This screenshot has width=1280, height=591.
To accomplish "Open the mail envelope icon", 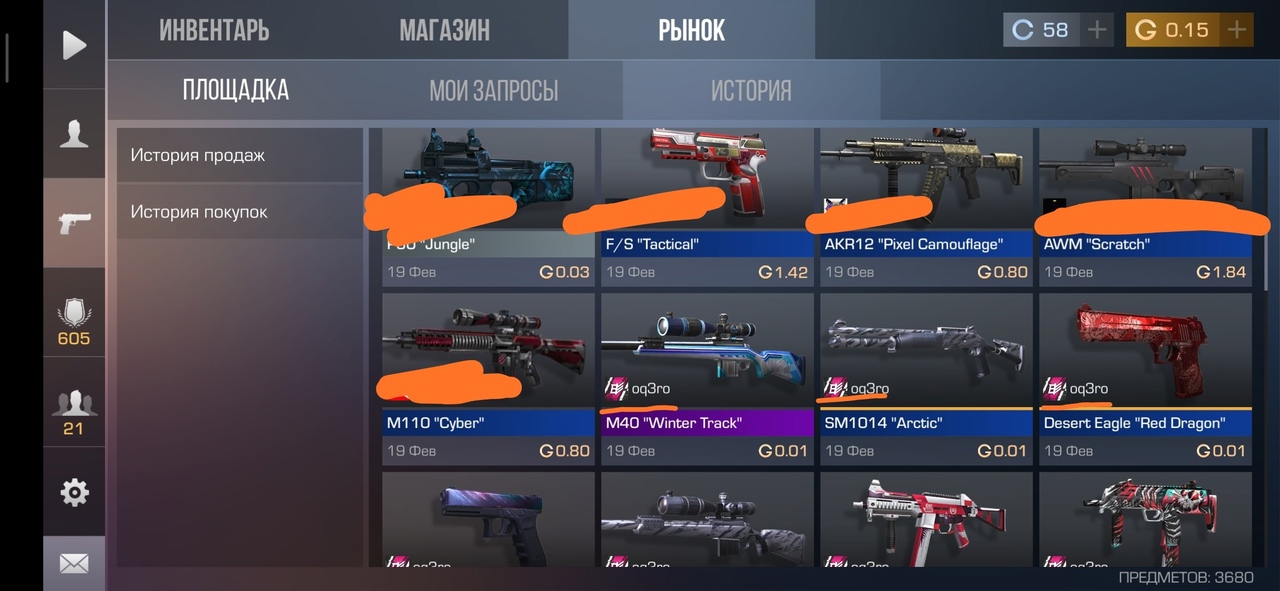I will pyautogui.click(x=74, y=564).
